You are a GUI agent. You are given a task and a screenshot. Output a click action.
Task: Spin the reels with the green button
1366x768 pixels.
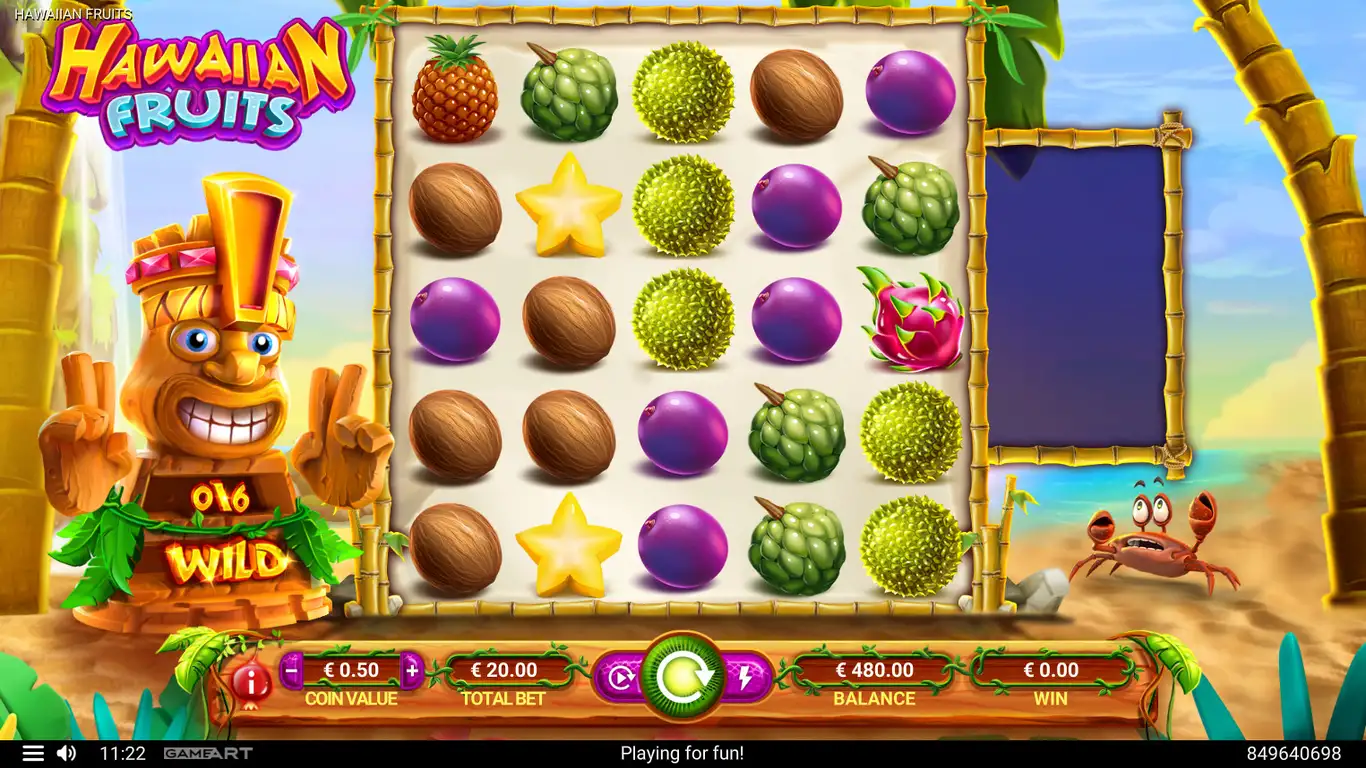[683, 677]
